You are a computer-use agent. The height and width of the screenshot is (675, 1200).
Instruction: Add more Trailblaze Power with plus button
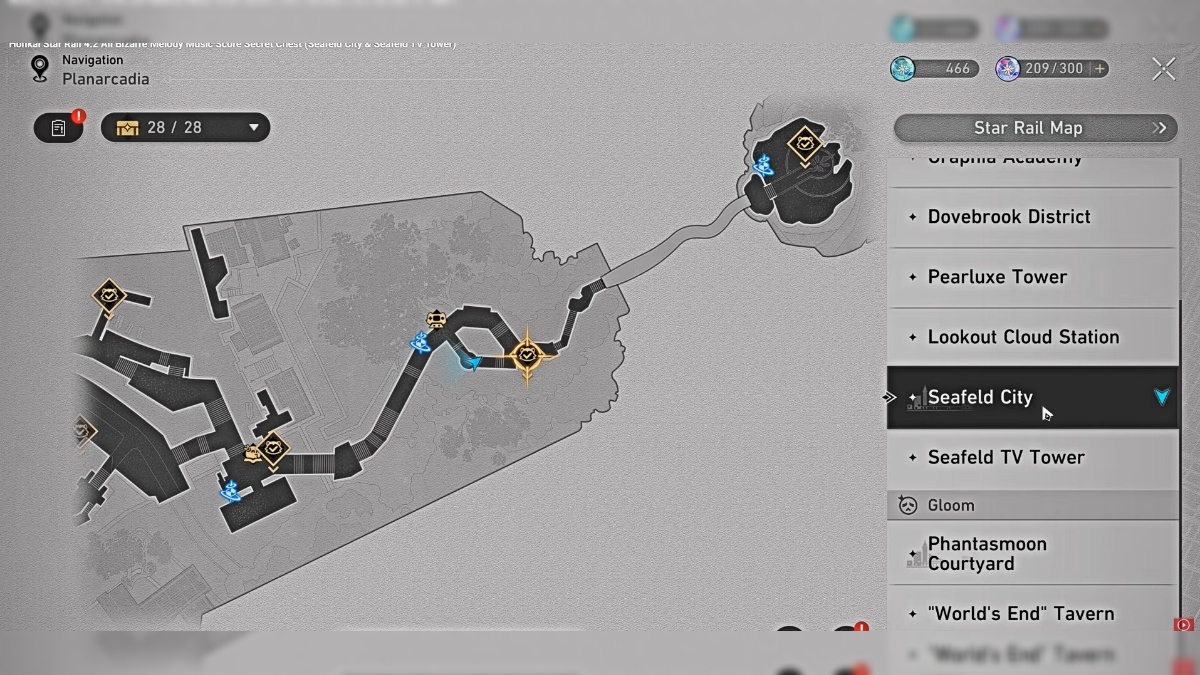[x=1100, y=69]
